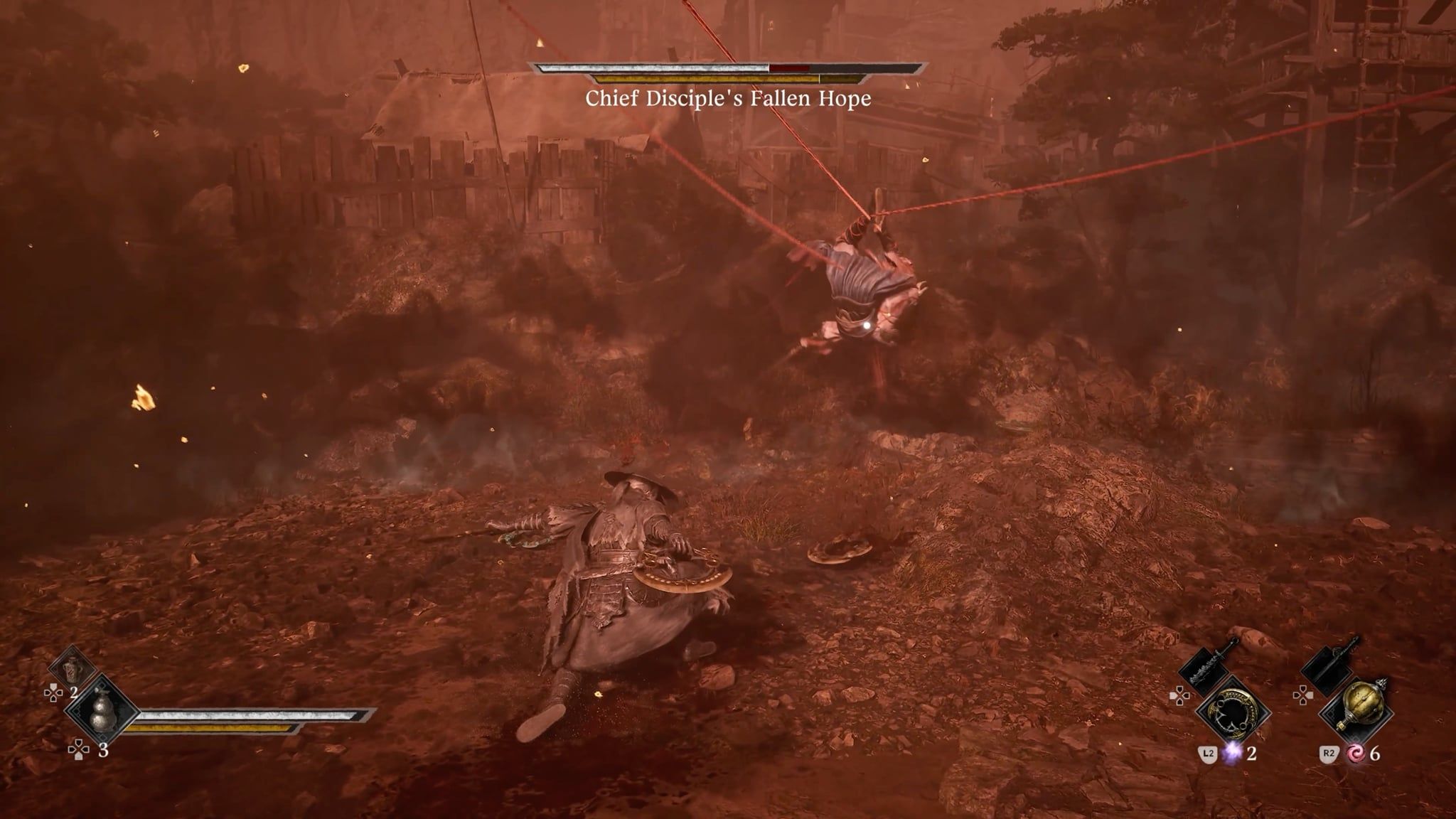Select the ring blade L2 off-hand icon

point(1233,712)
